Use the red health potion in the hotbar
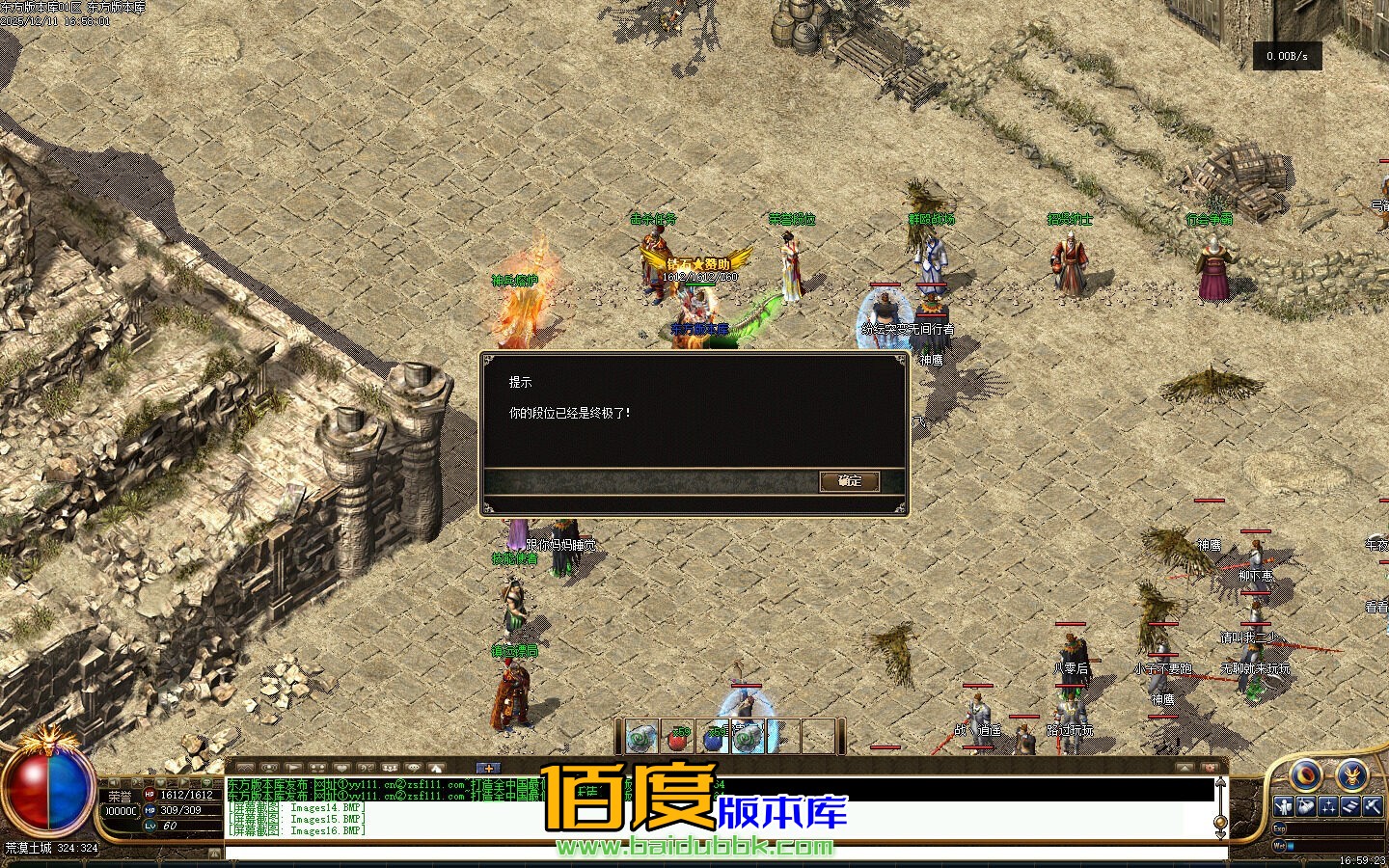This screenshot has height=868, width=1389. coord(679,738)
